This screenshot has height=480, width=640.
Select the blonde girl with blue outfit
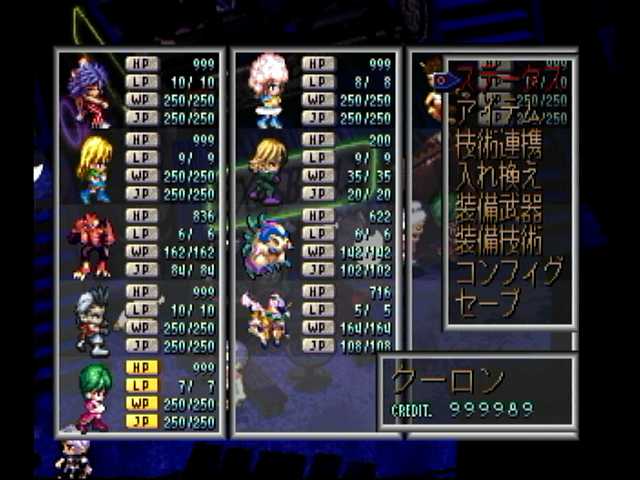click(x=93, y=168)
